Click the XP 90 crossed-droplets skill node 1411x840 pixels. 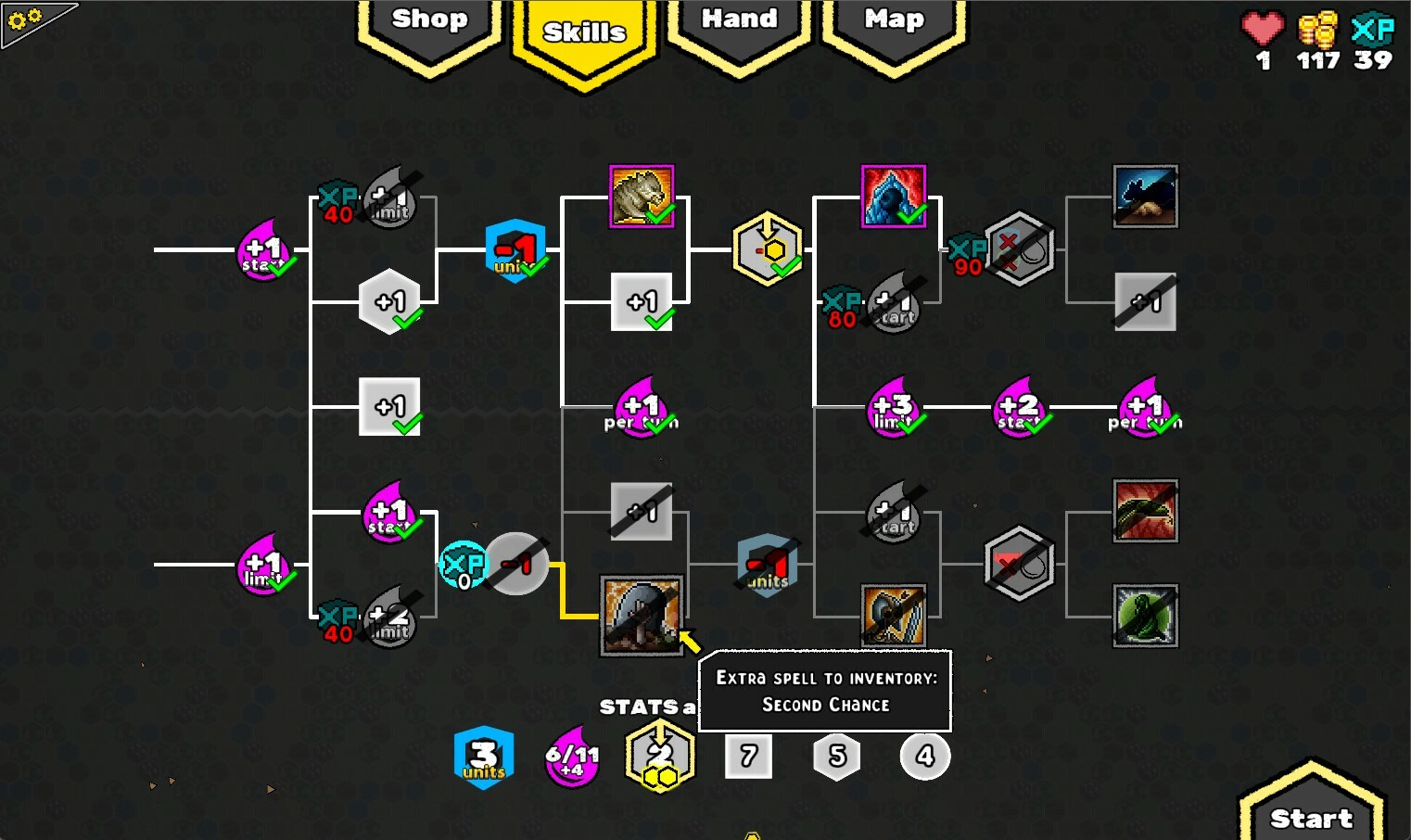(x=1020, y=248)
